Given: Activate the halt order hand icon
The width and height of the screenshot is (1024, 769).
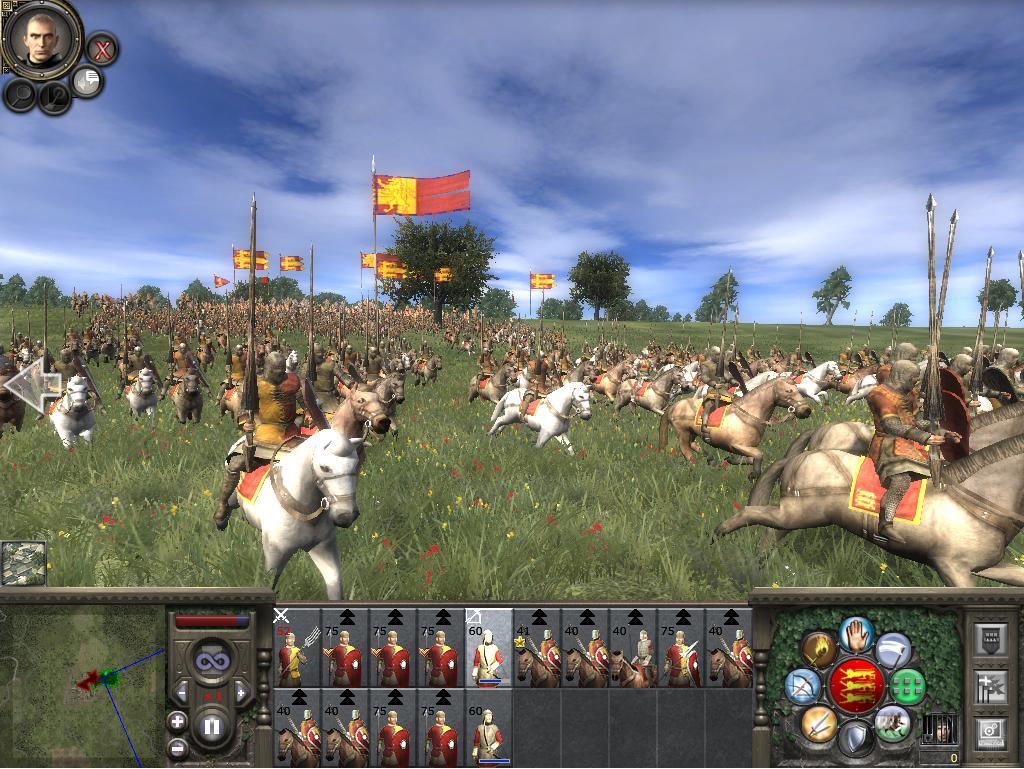Looking at the screenshot, I should pyautogui.click(x=856, y=633).
